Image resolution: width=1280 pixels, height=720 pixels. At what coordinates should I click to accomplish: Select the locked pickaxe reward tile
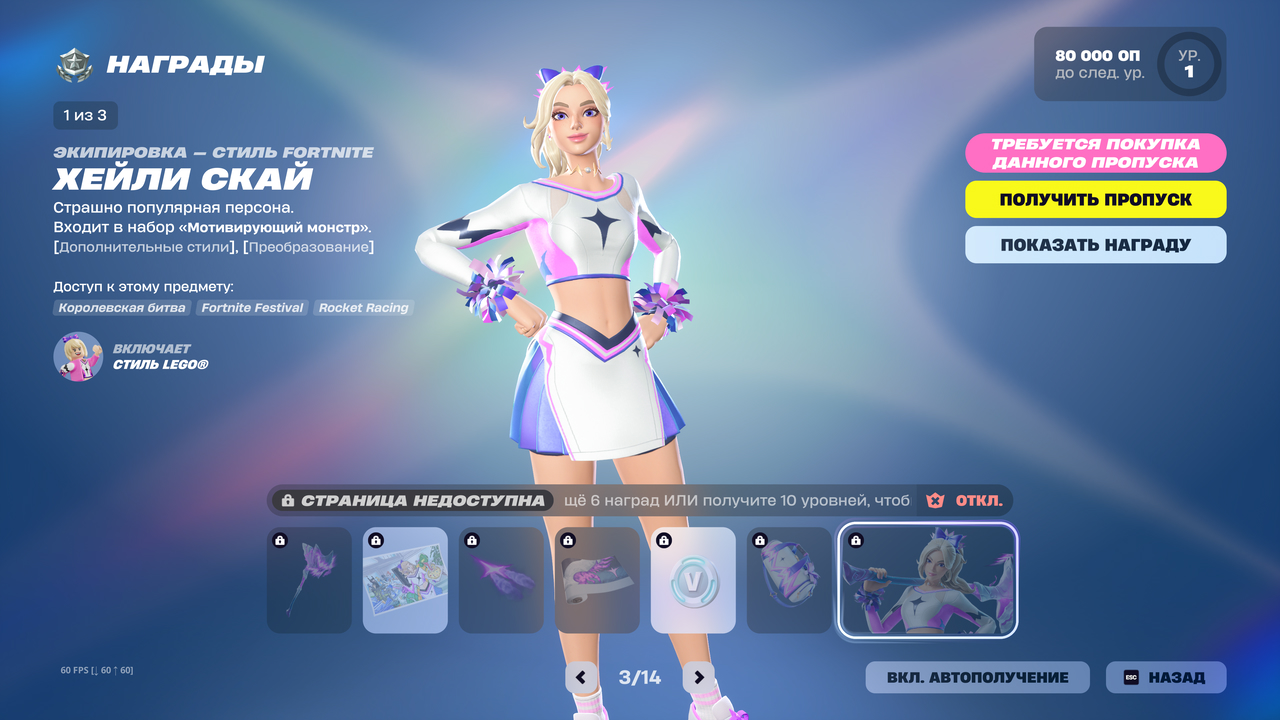point(309,580)
